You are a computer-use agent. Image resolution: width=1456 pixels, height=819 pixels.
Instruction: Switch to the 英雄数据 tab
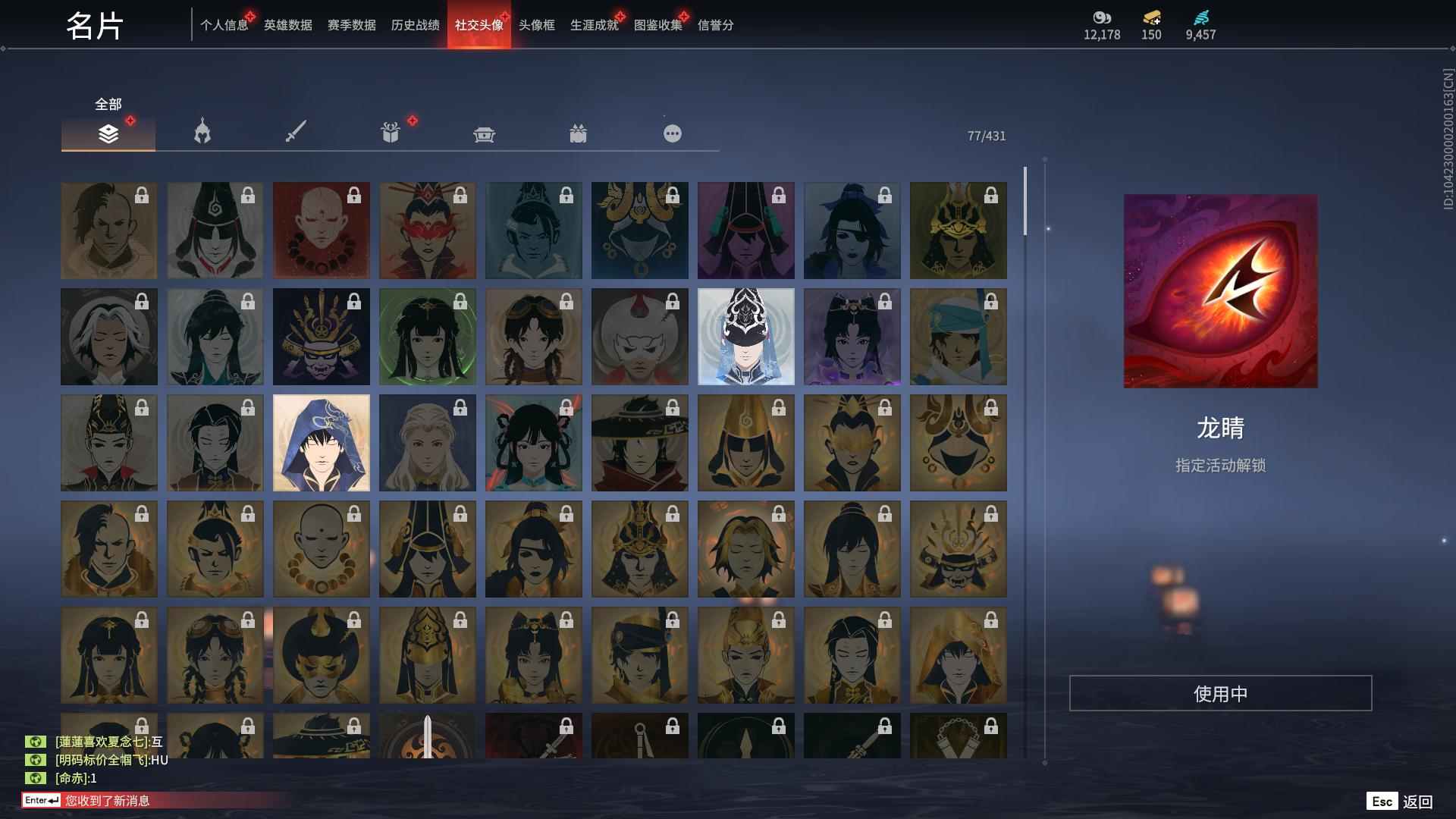287,25
